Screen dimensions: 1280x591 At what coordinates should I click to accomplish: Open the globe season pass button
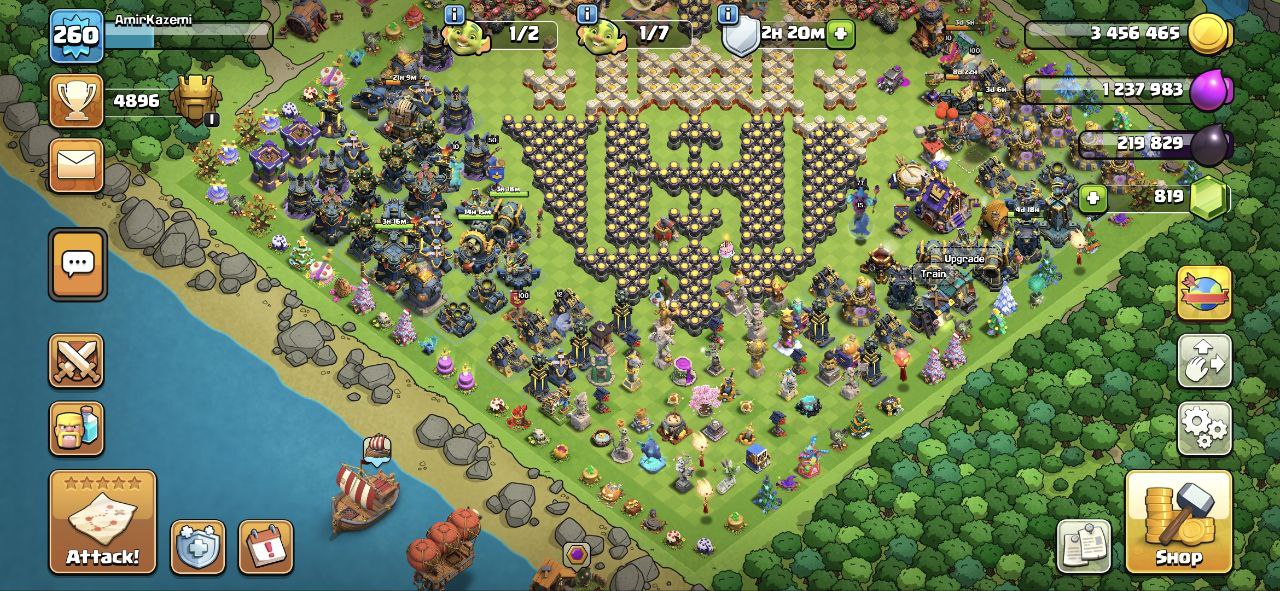[1204, 292]
